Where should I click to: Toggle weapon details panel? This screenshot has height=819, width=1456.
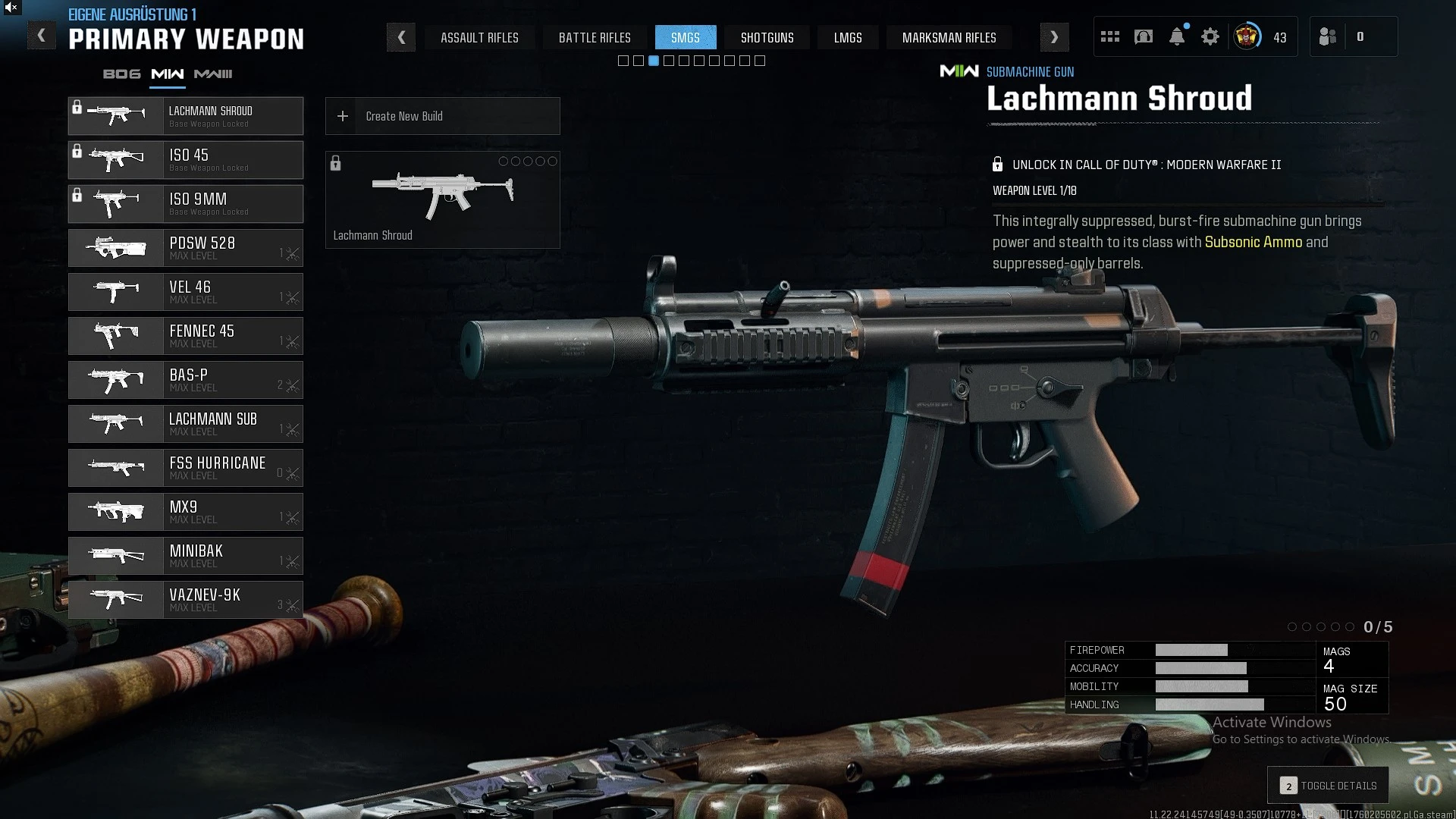1328,786
